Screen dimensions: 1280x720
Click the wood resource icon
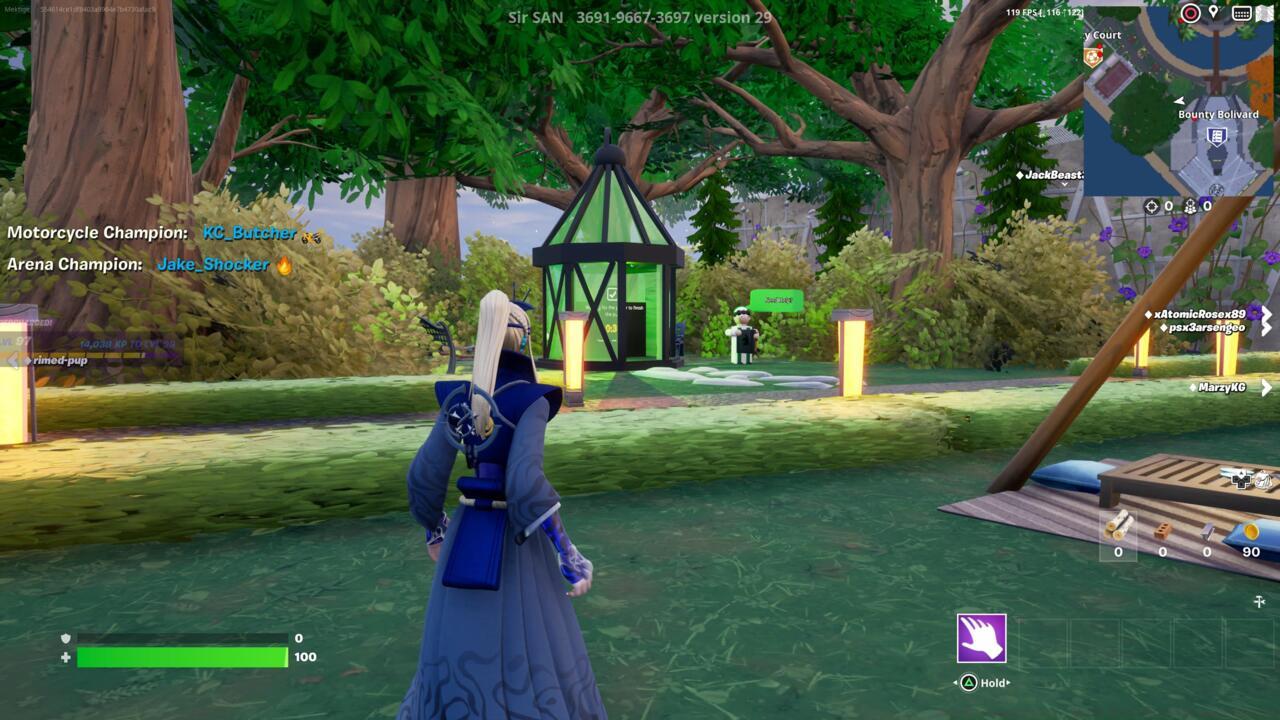(x=1118, y=528)
